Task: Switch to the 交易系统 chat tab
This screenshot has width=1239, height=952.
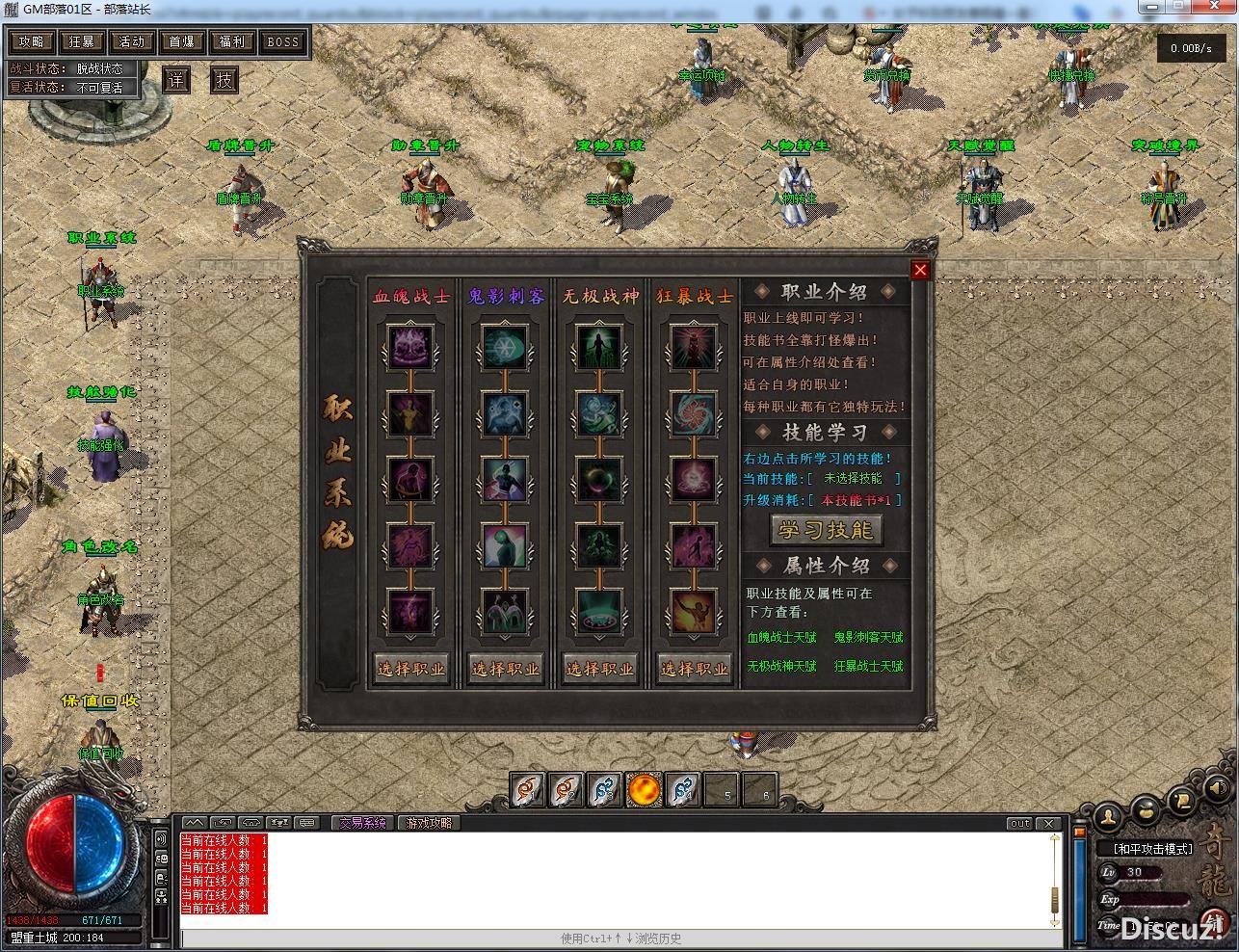Action: [363, 822]
